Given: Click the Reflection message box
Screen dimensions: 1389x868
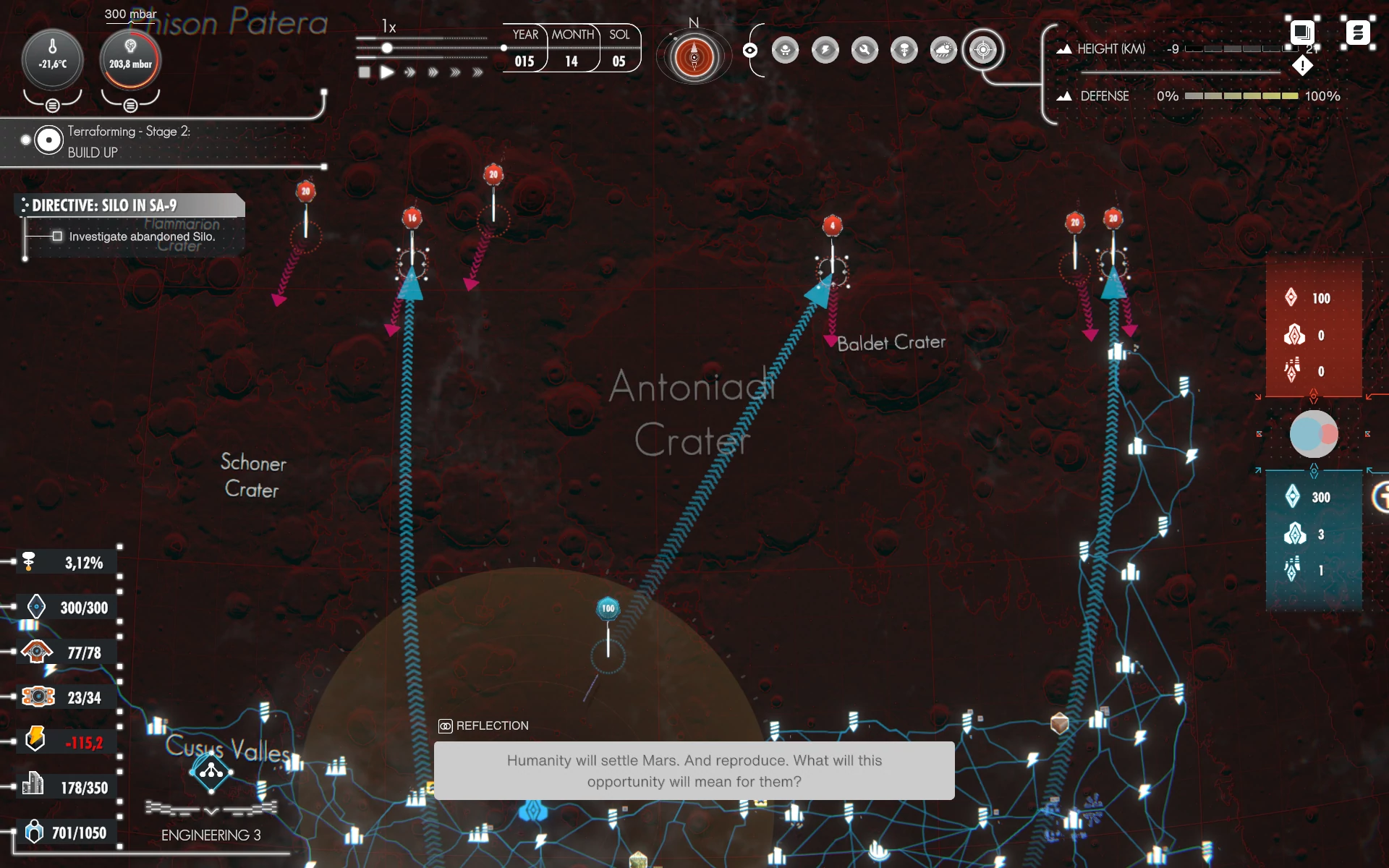Looking at the screenshot, I should 694,770.
